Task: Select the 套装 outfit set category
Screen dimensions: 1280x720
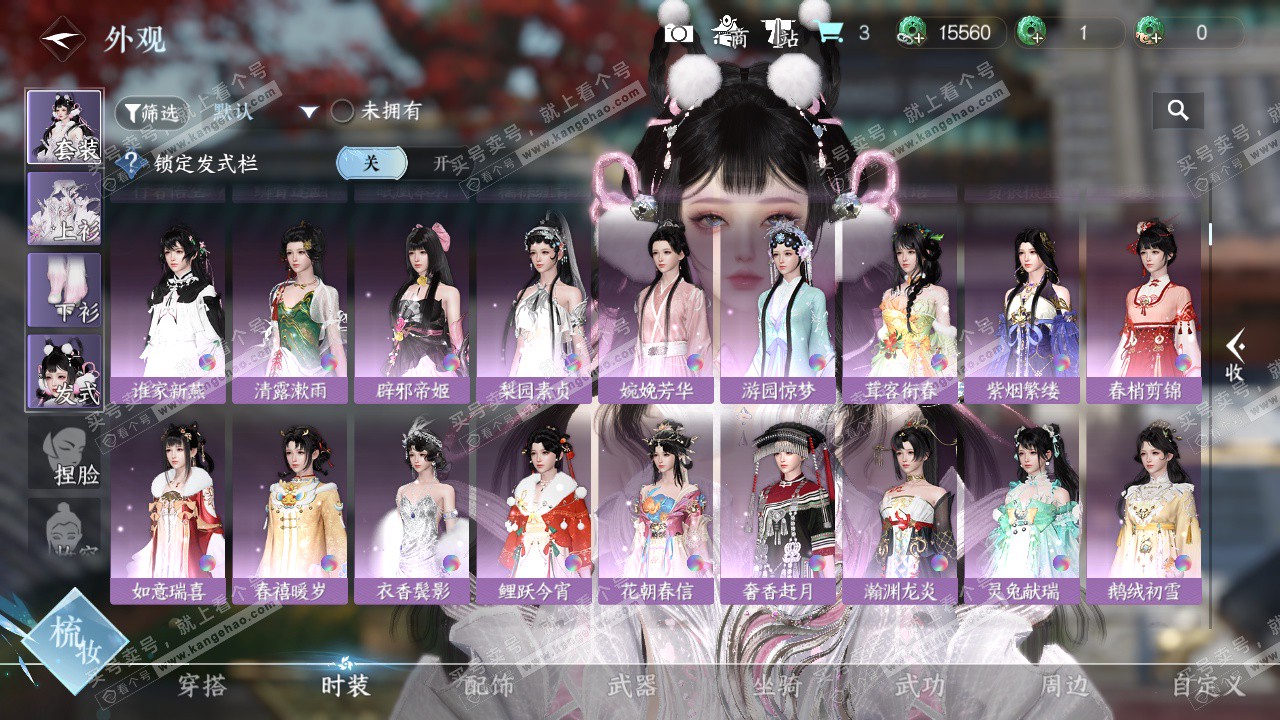Action: [x=64, y=127]
